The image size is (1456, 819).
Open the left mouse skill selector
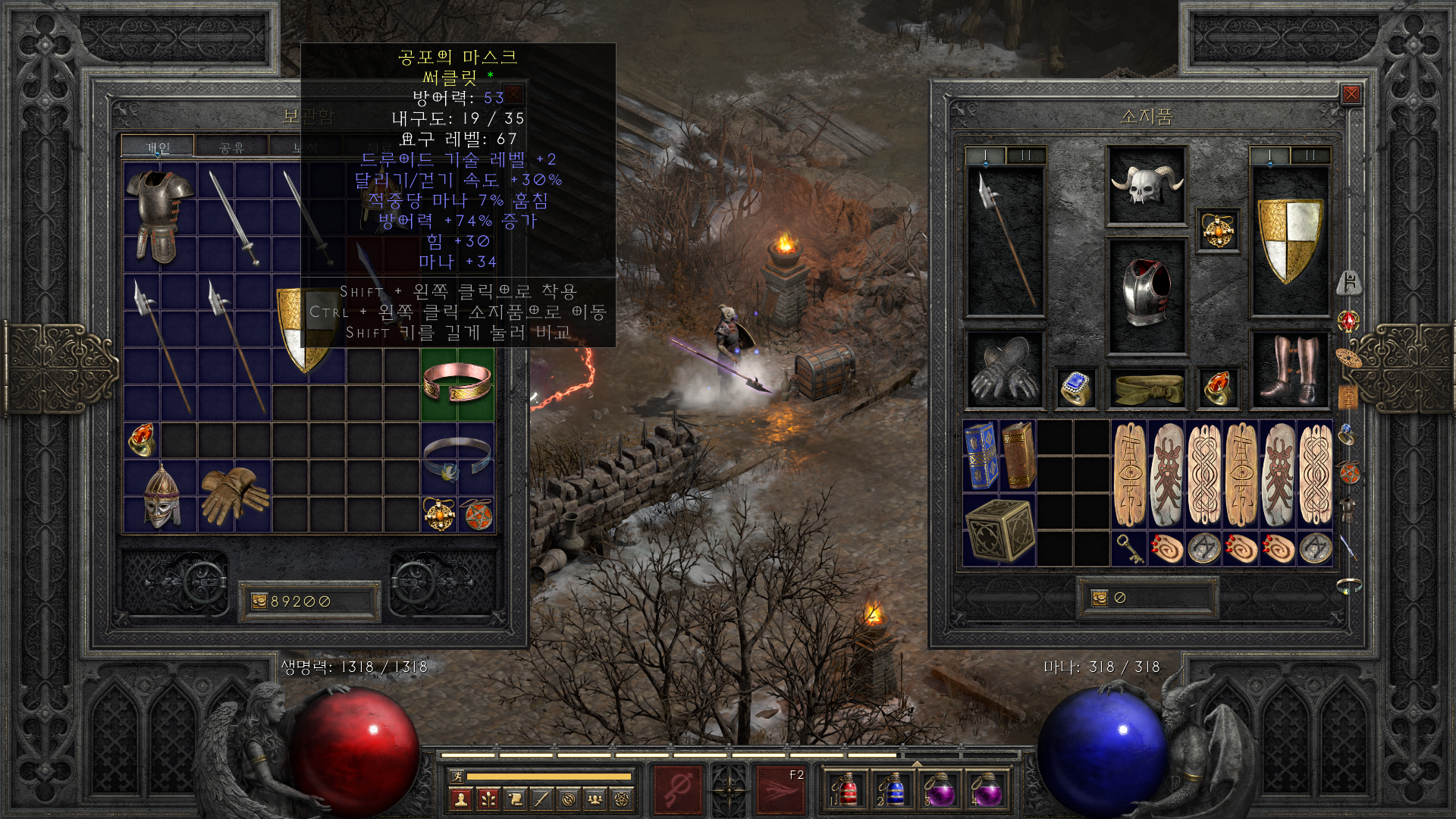pos(678,790)
